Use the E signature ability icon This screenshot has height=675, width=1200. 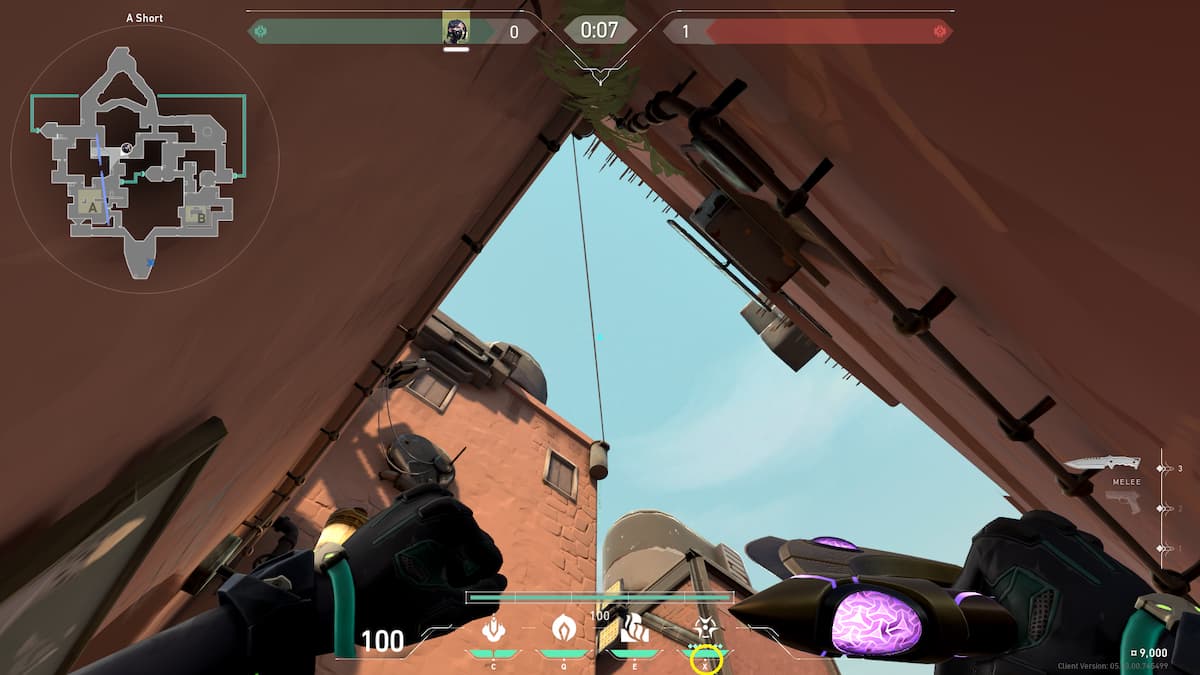click(635, 628)
